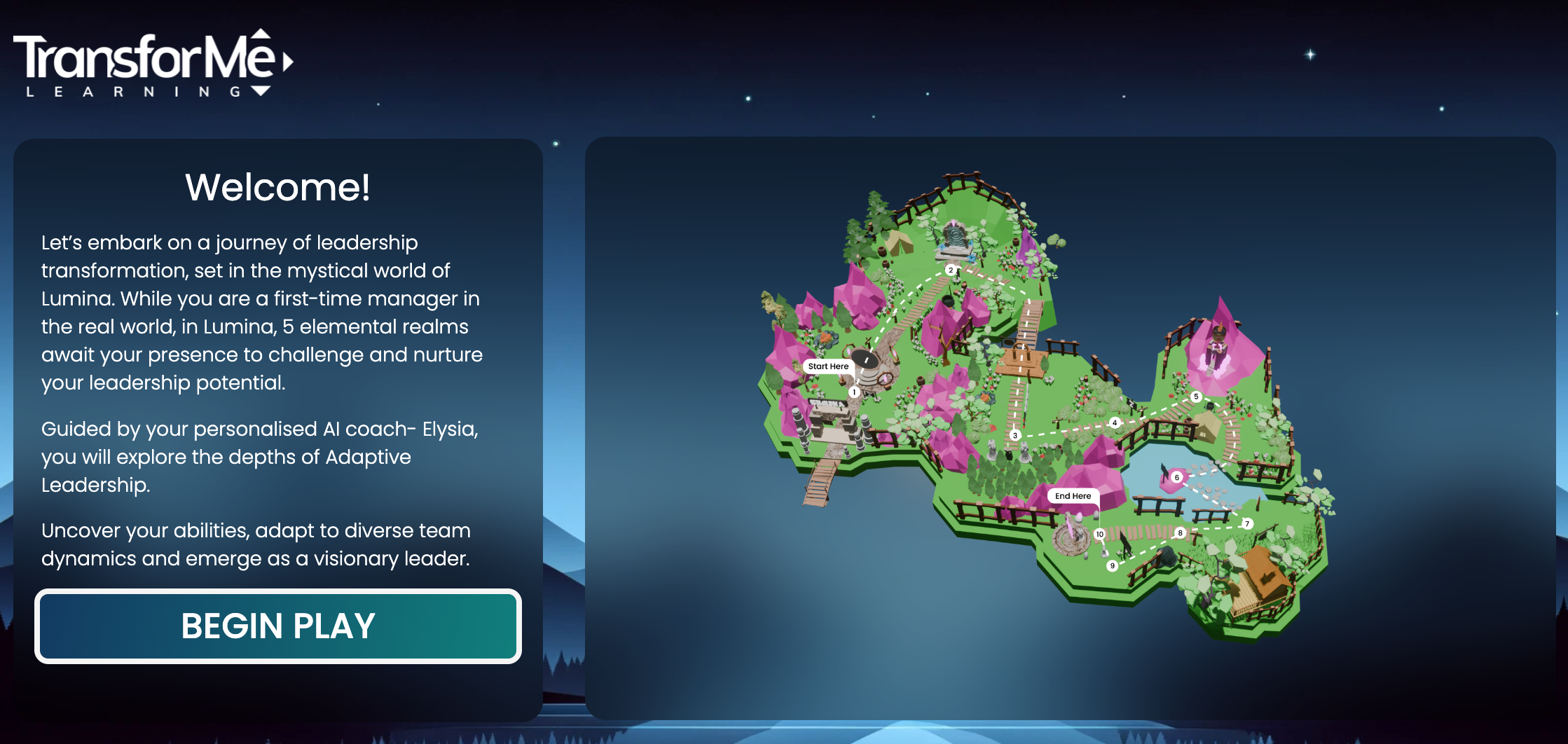Image resolution: width=1568 pixels, height=744 pixels.
Task: Select map waypoint number 8
Action: tap(1180, 533)
